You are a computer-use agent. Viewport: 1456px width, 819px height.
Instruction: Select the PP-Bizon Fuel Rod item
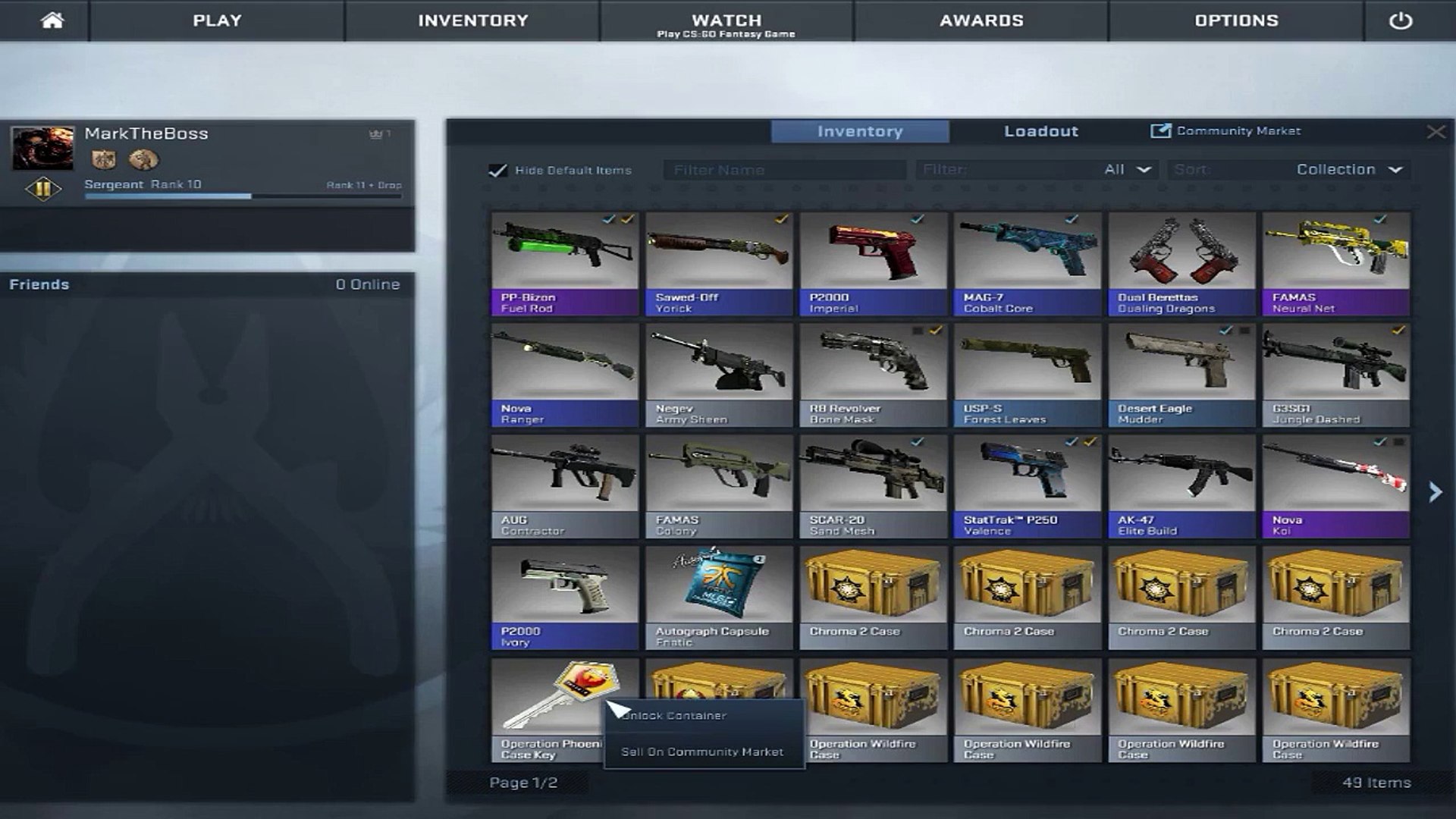(x=565, y=263)
